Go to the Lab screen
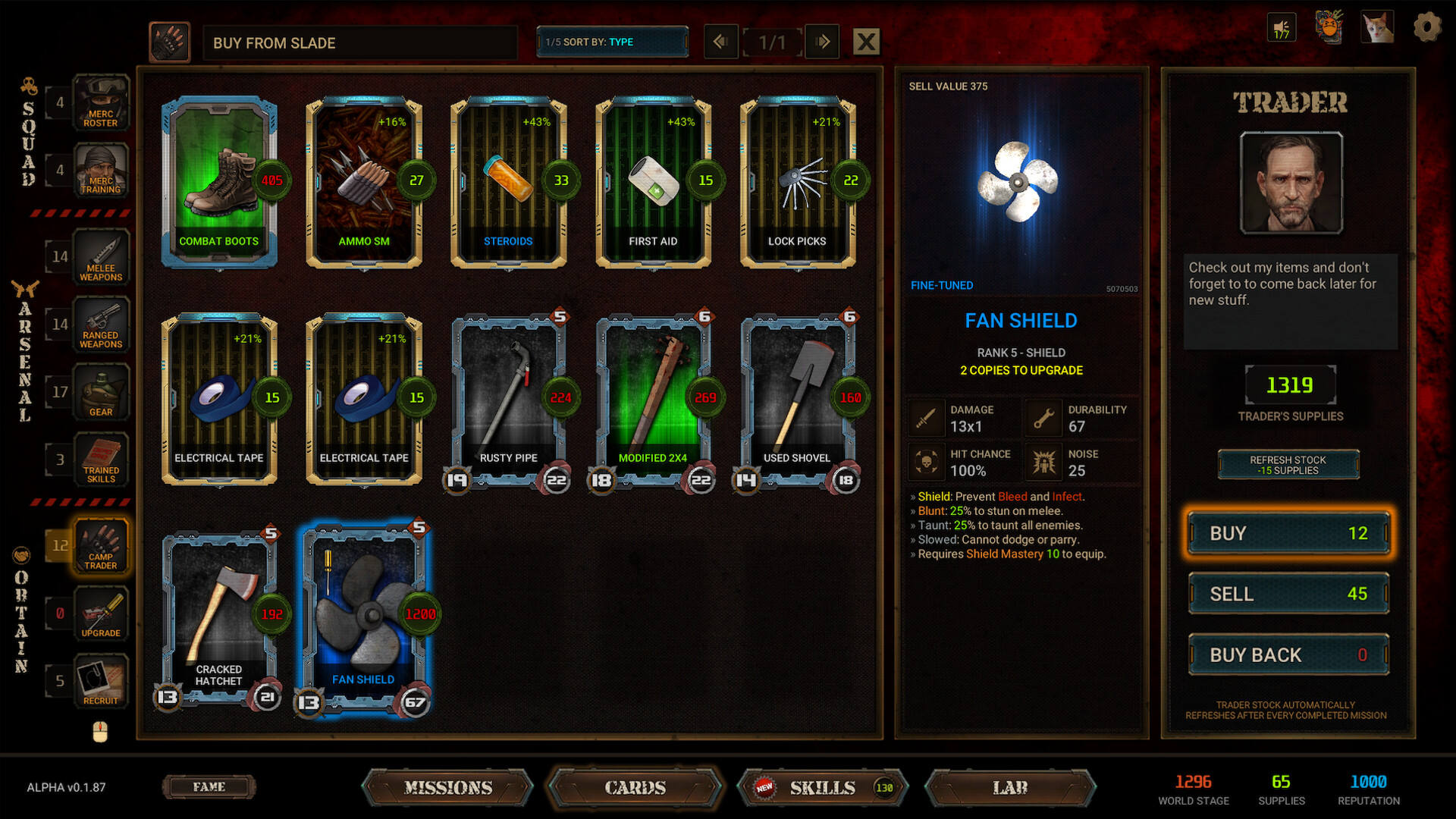Image resolution: width=1456 pixels, height=819 pixels. tap(1010, 788)
